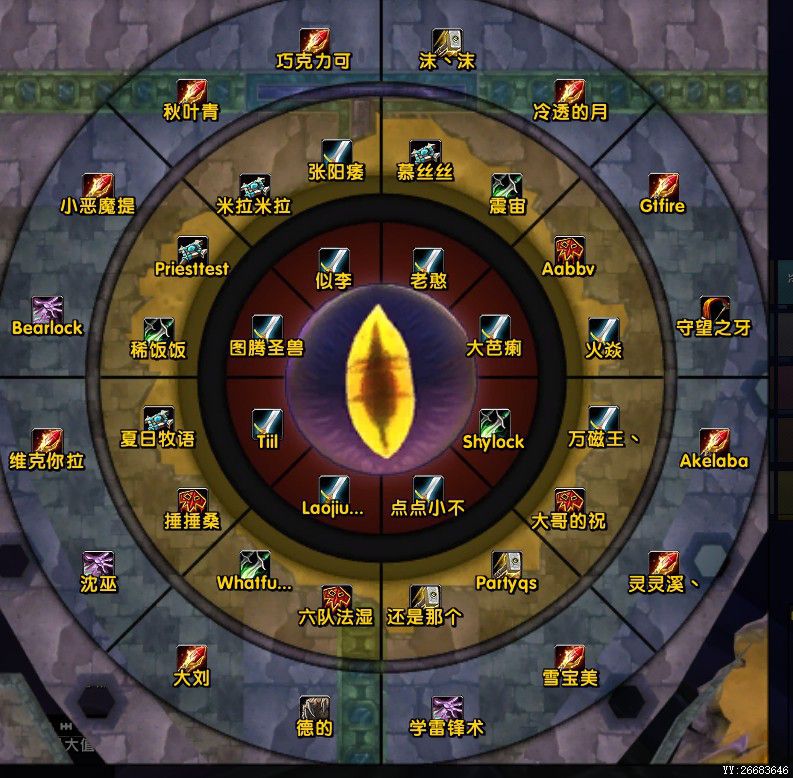This screenshot has width=793, height=778.
Task: Click the Bearlock warlock marker
Action: pyautogui.click(x=47, y=310)
